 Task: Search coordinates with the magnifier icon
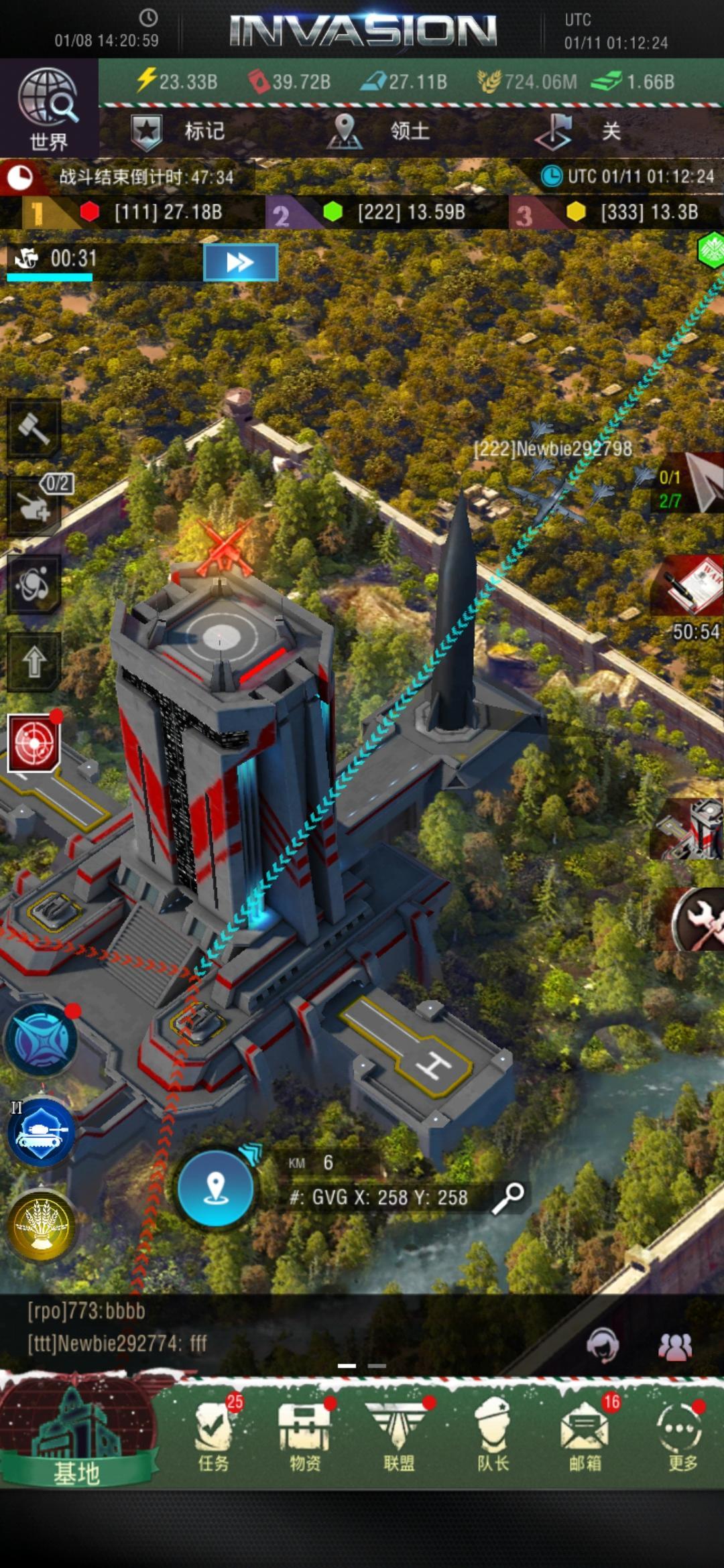[508, 1197]
